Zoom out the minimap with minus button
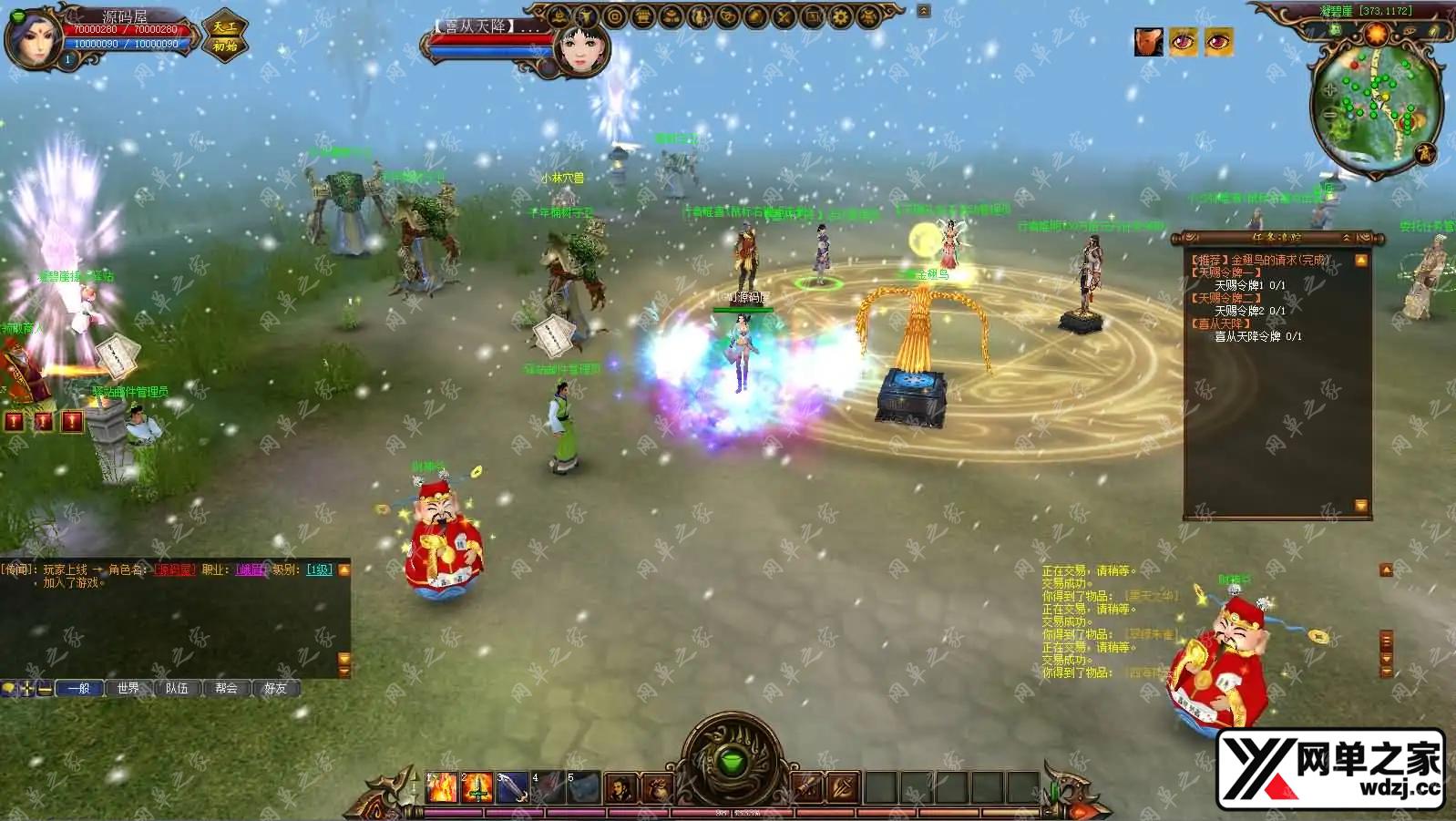 (x=1329, y=116)
